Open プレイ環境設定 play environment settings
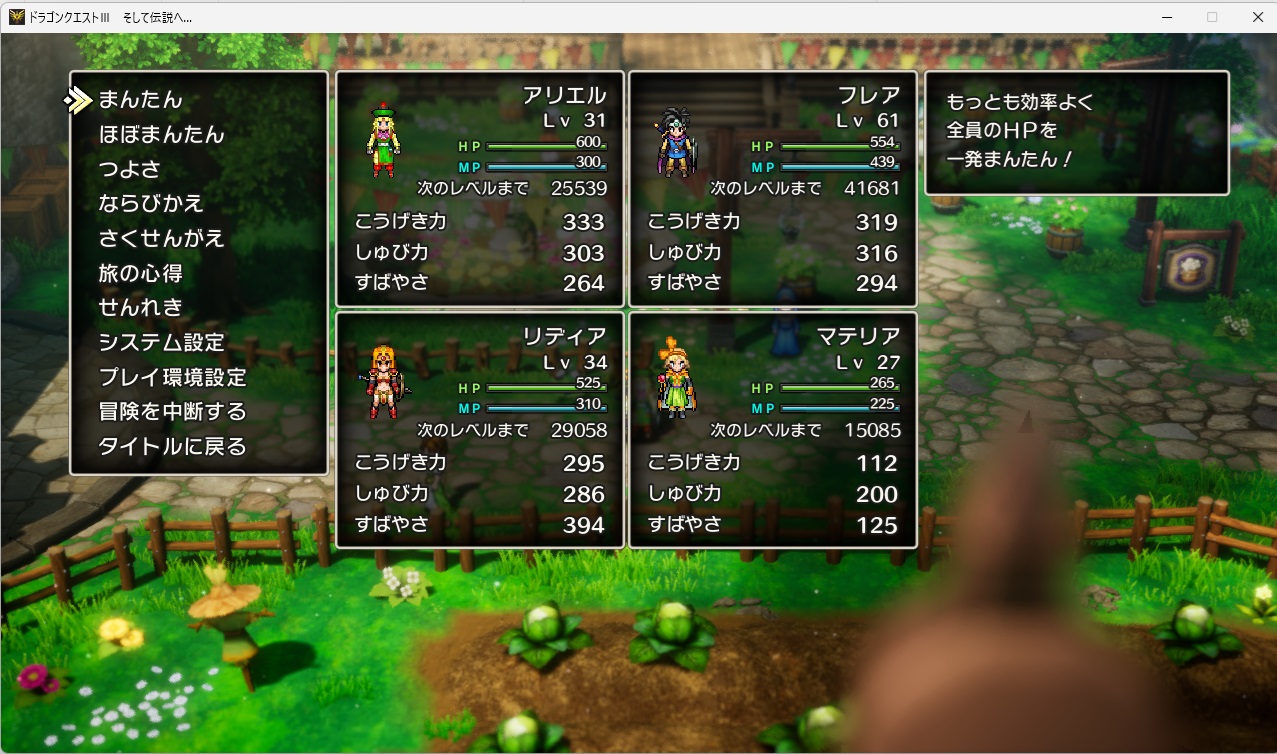This screenshot has width=1277, height=754. pyautogui.click(x=172, y=377)
